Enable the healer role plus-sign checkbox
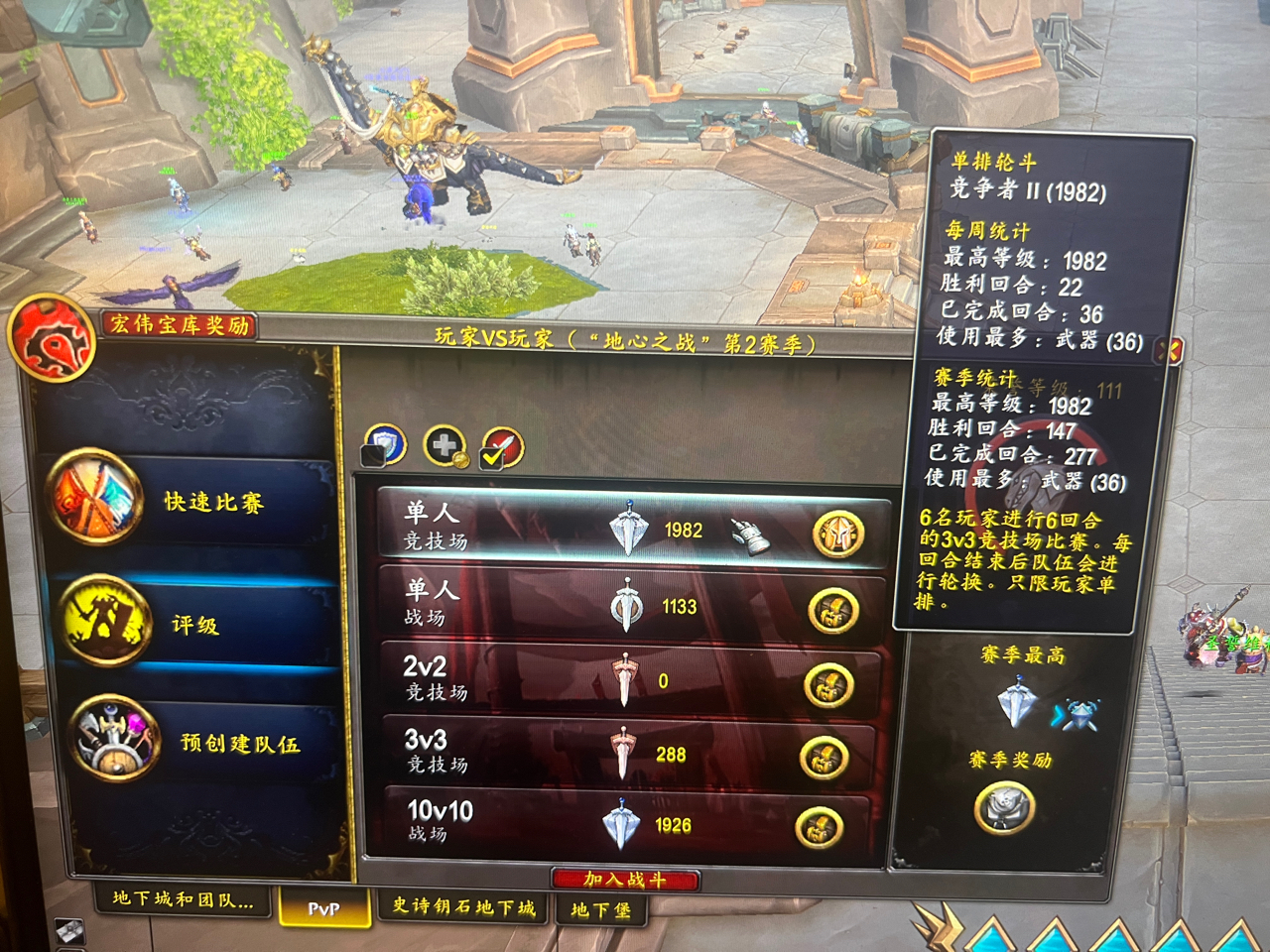 443,445
